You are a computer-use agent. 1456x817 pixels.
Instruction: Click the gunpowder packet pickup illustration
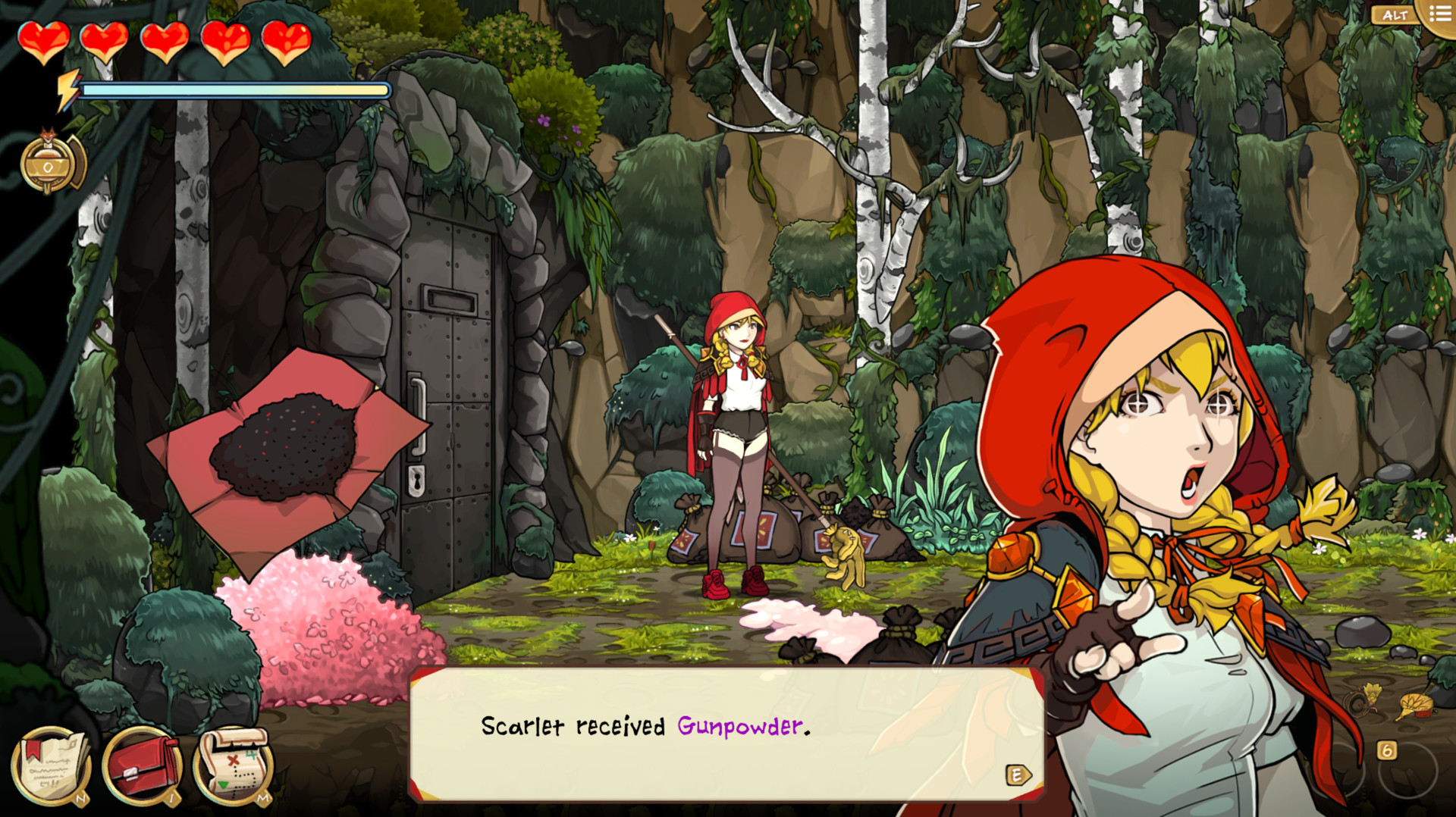[284, 447]
